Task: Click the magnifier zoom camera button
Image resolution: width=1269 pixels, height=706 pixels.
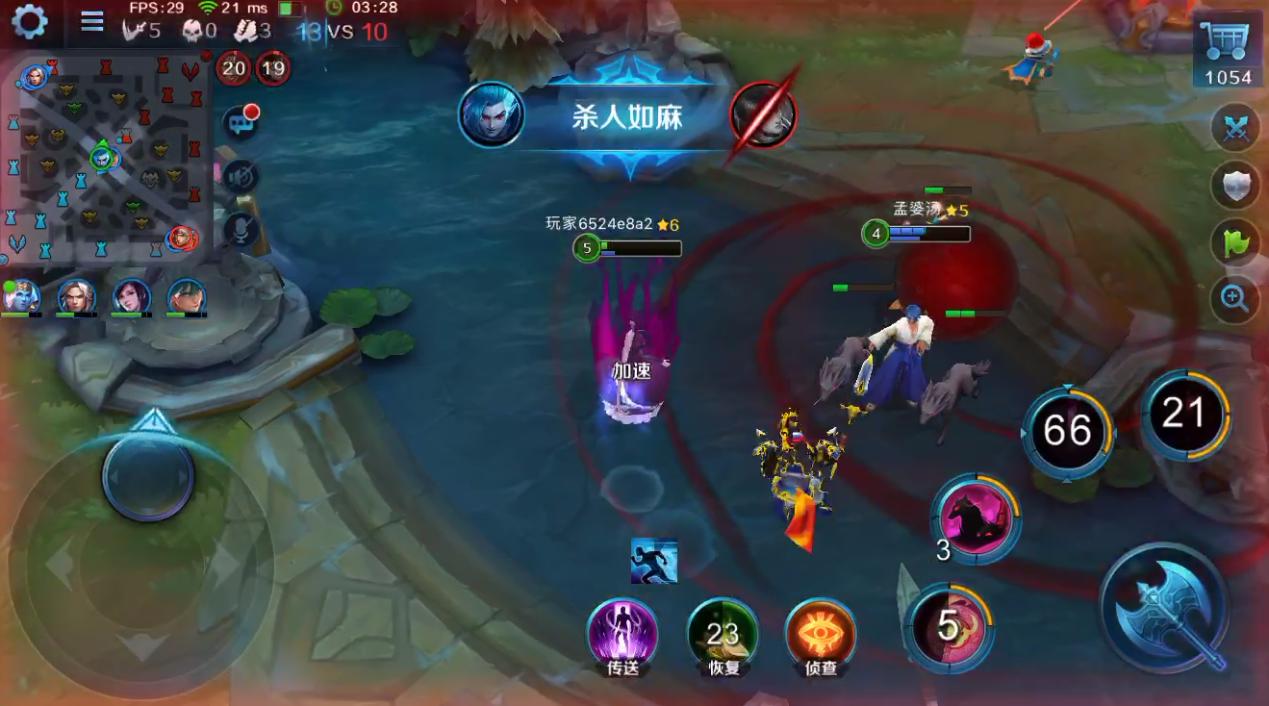Action: pos(1234,299)
